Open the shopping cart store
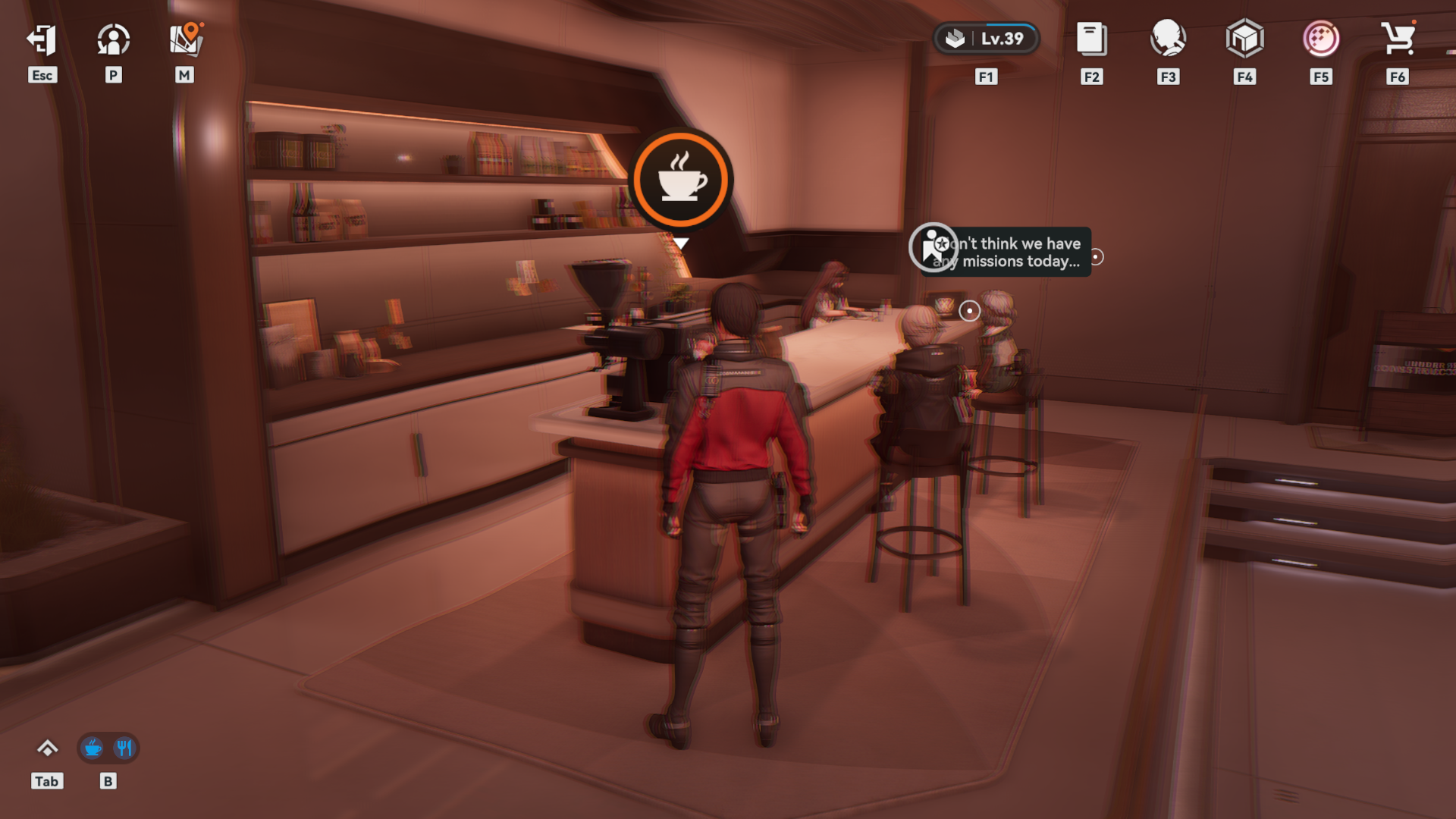The width and height of the screenshot is (1456, 819). coord(1398,39)
